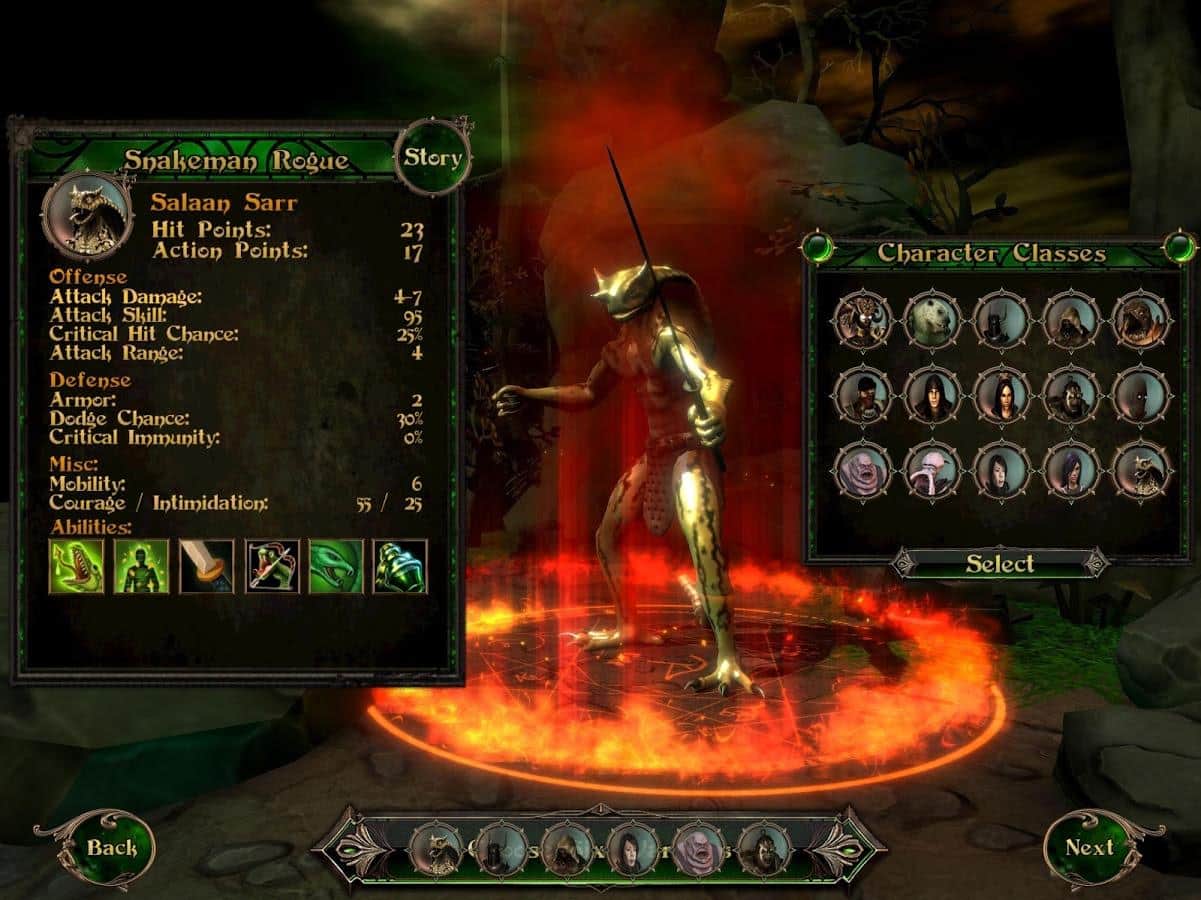Select the snakeman archer bow ability icon
The image size is (1201, 900).
pos(271,566)
